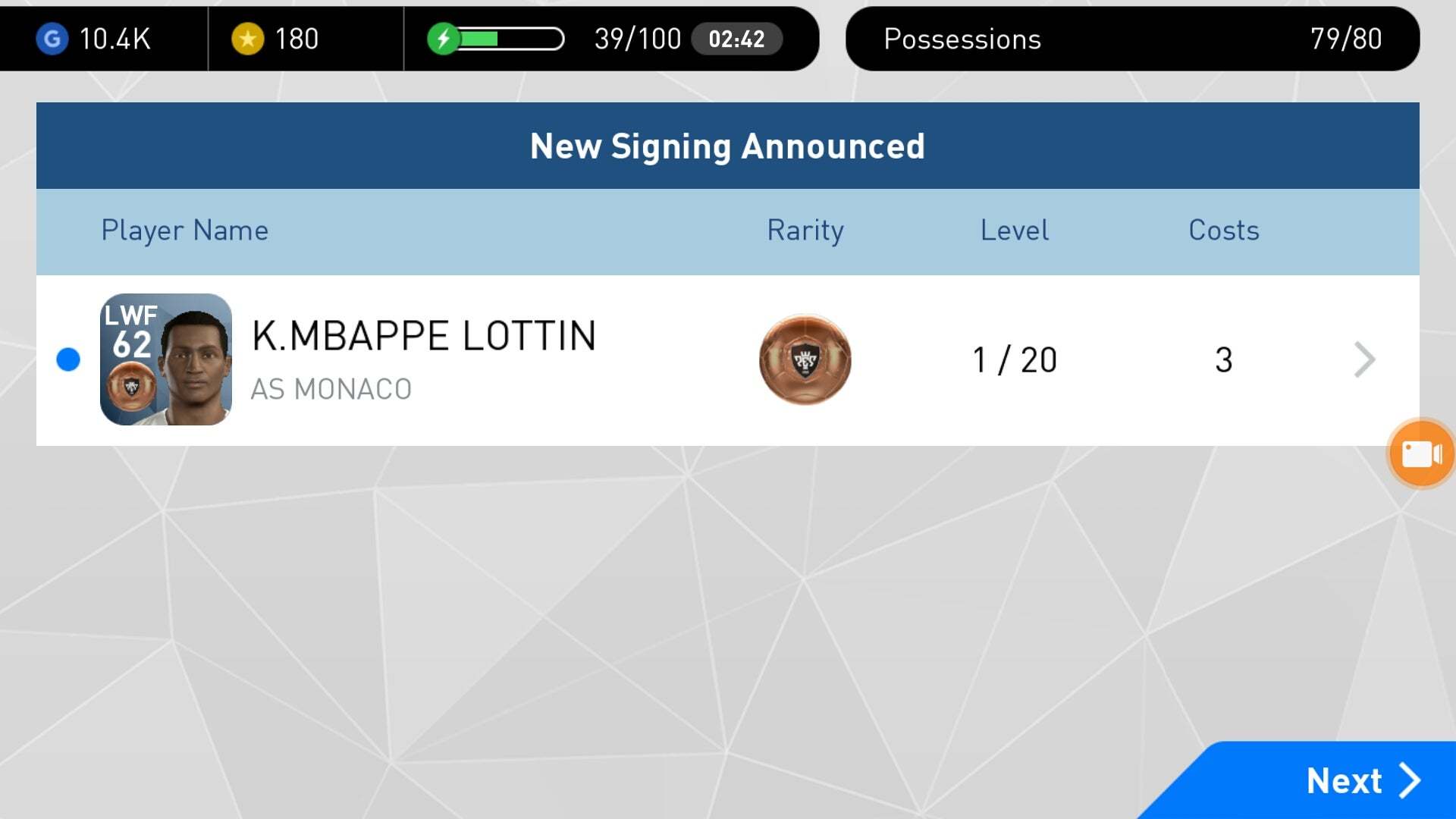Click the 79/80 possessions counter

1346,39
